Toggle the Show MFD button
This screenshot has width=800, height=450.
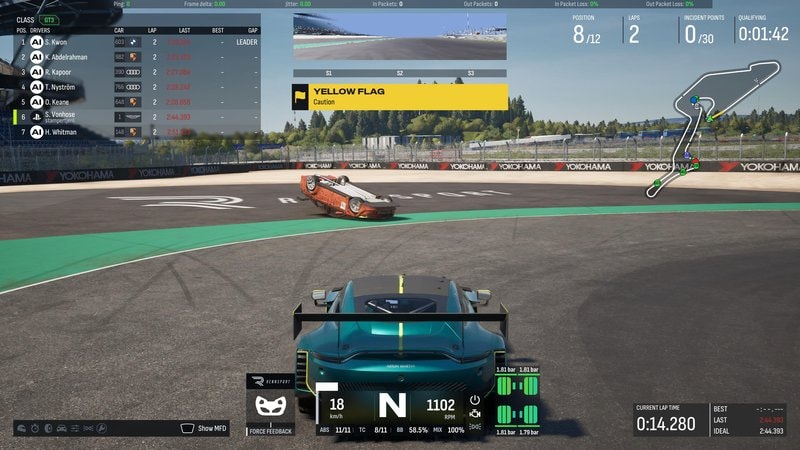click(x=207, y=428)
